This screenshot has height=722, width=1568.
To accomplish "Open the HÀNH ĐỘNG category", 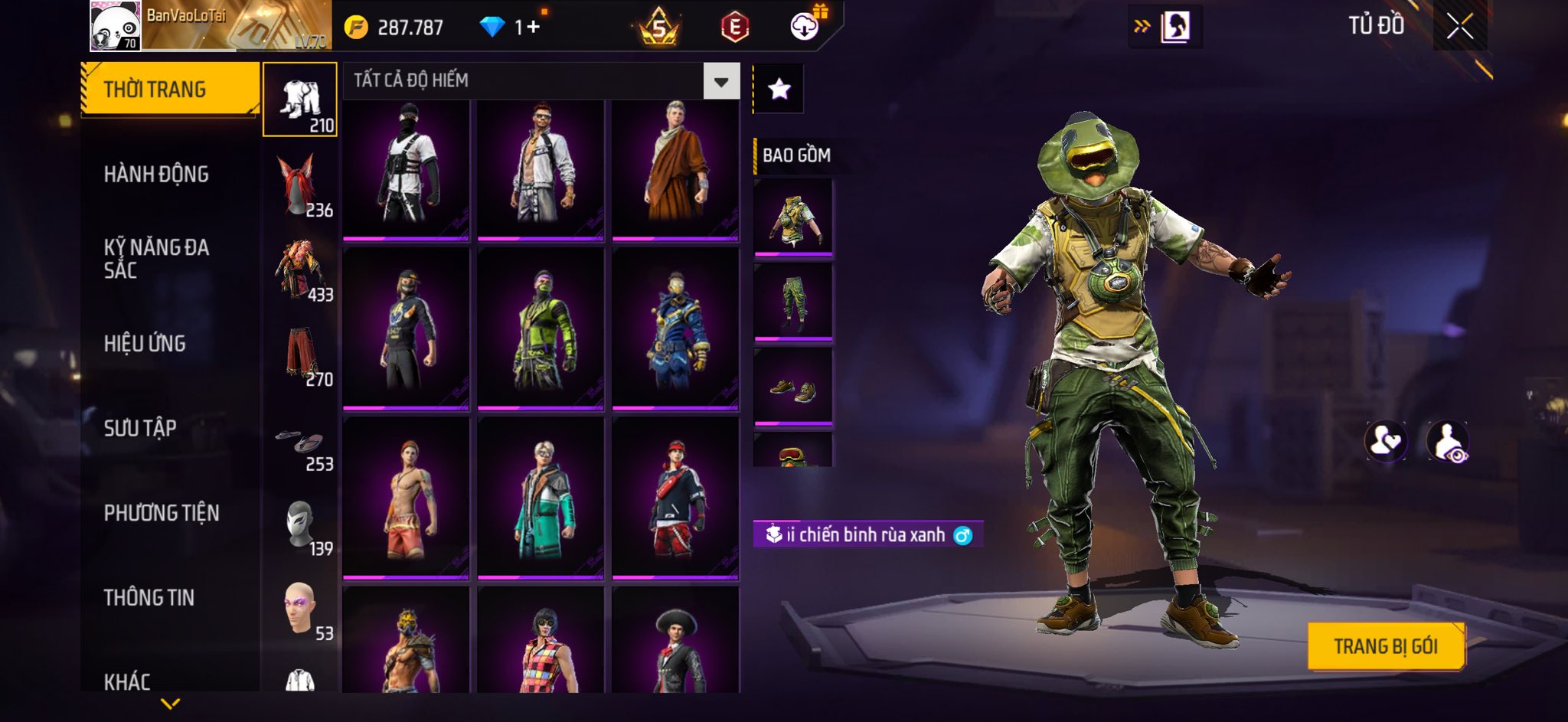I will pyautogui.click(x=156, y=175).
